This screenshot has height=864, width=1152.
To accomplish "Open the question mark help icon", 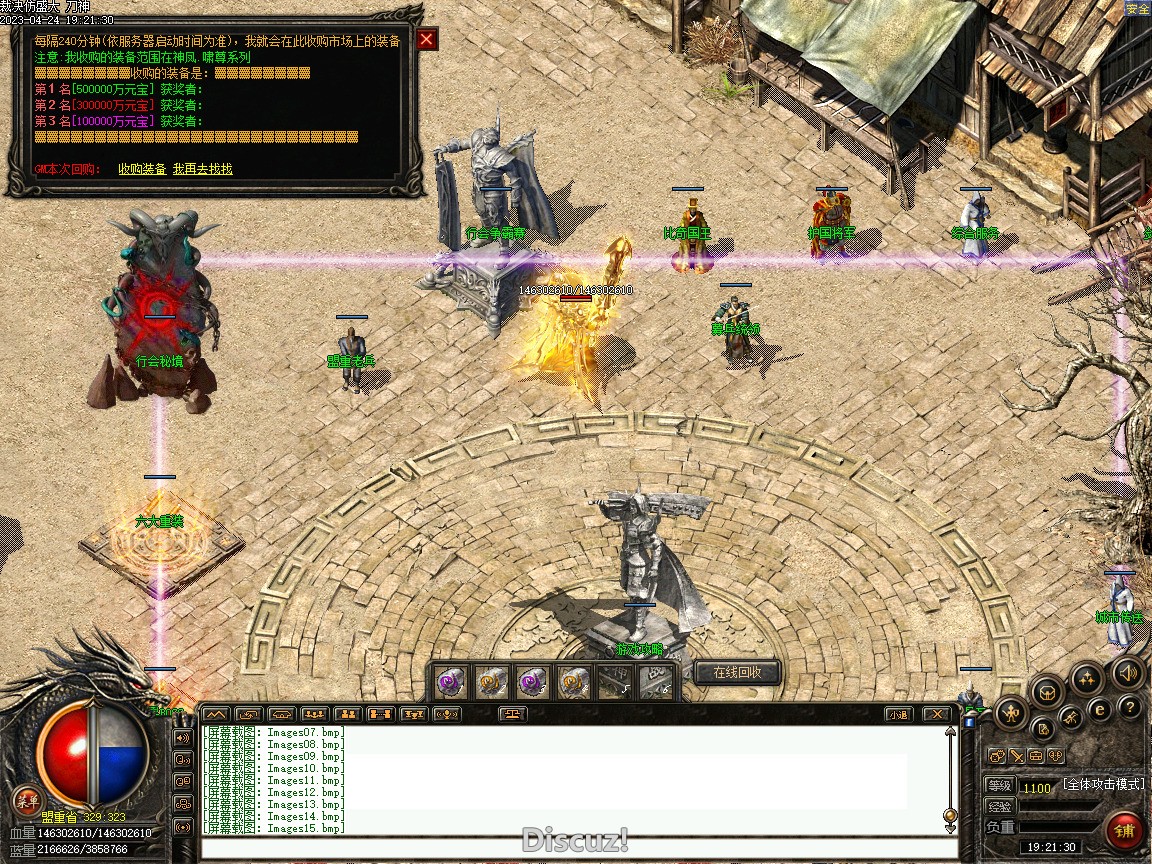I will tap(1130, 707).
